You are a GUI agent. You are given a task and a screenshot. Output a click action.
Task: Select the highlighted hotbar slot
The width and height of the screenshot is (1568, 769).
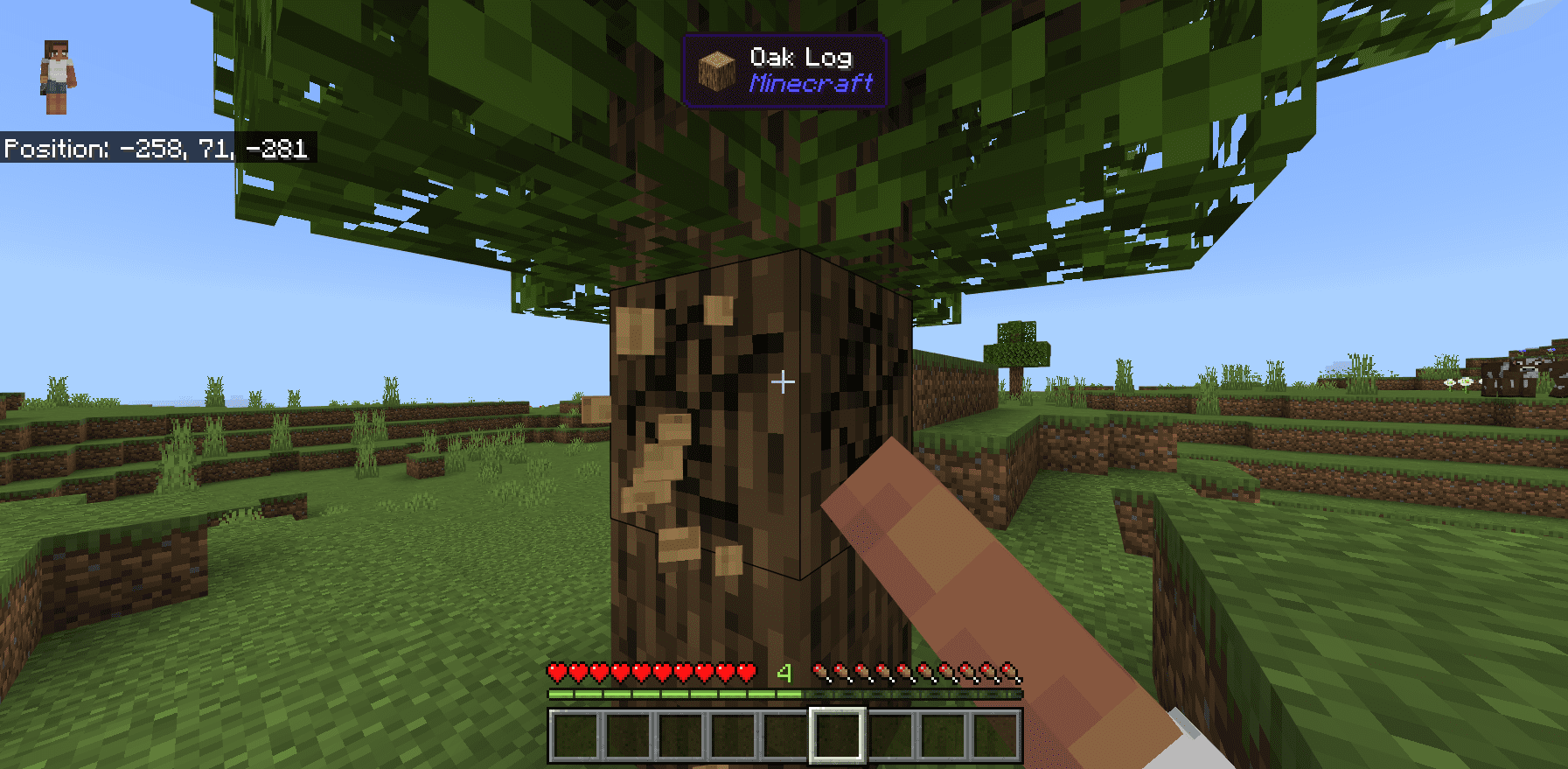tap(837, 735)
